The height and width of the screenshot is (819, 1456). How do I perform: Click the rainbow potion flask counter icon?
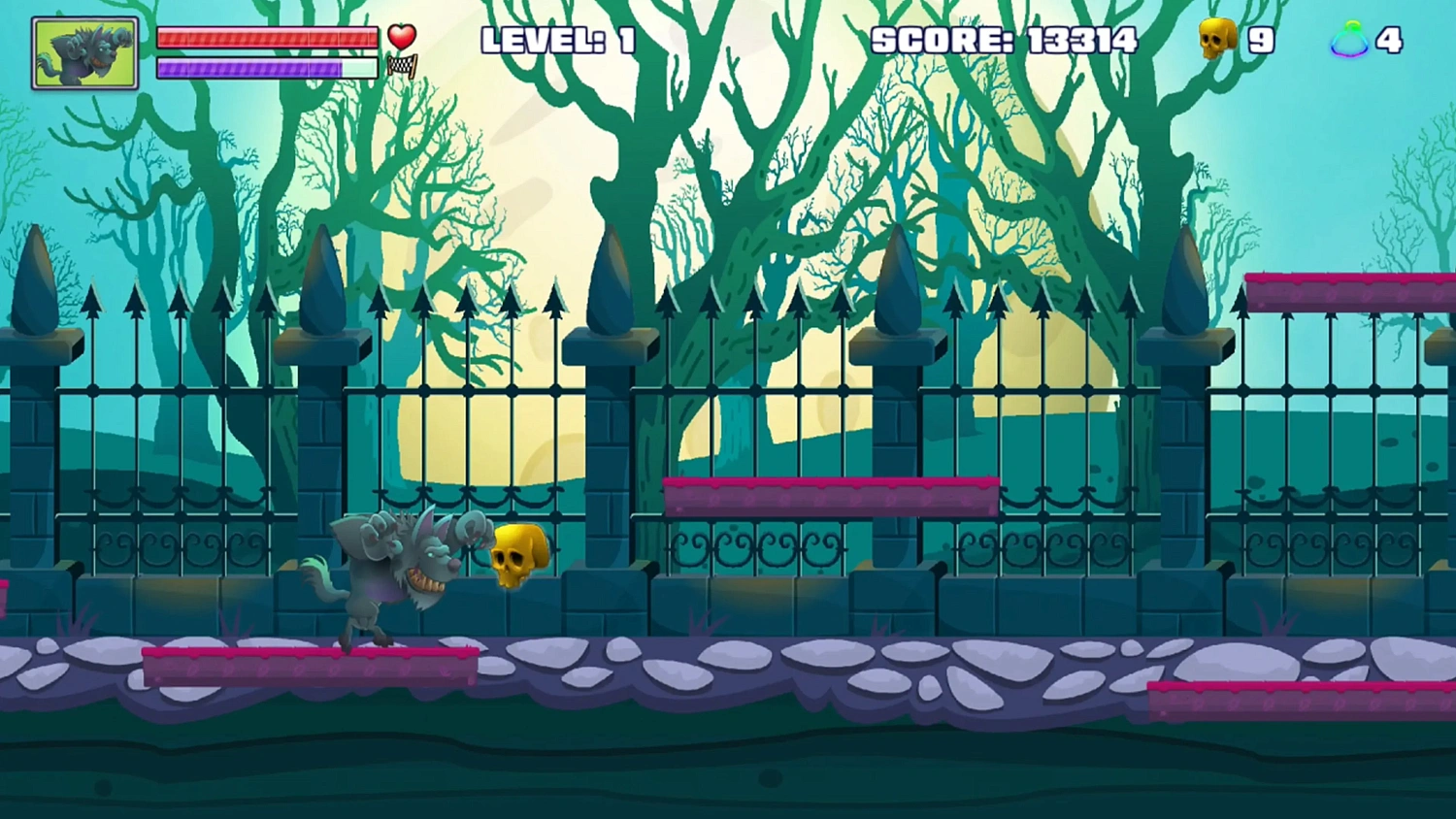point(1350,39)
